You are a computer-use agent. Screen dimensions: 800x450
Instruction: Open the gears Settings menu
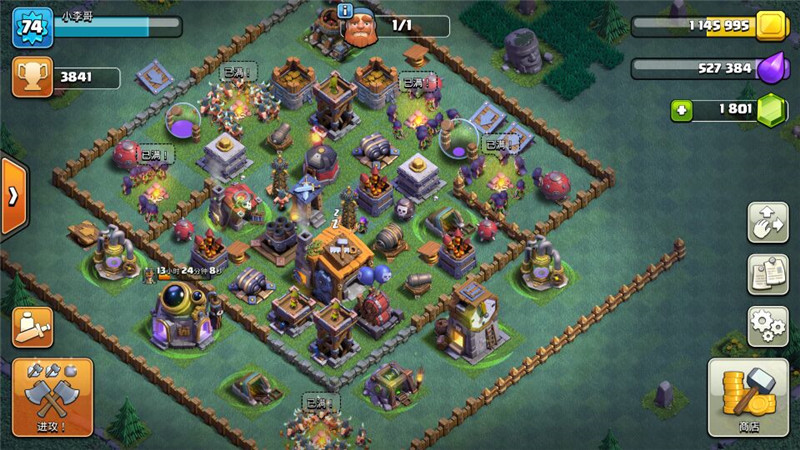(x=768, y=326)
